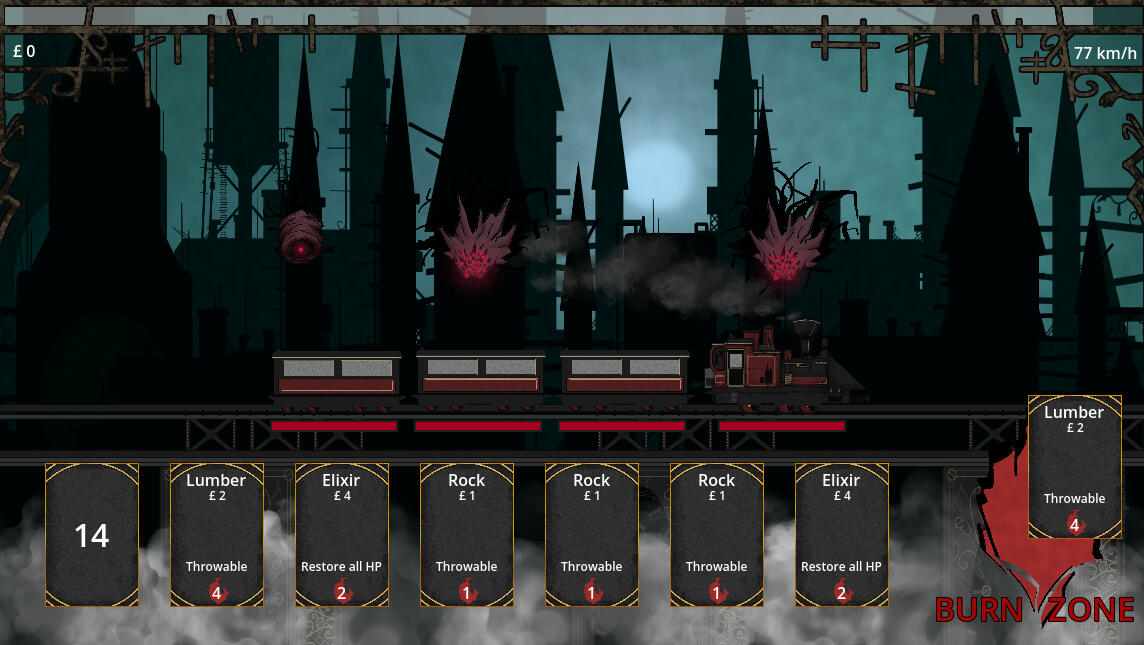Click the draw pile showing 14
Viewport: 1144px width, 645px height.
(x=92, y=534)
